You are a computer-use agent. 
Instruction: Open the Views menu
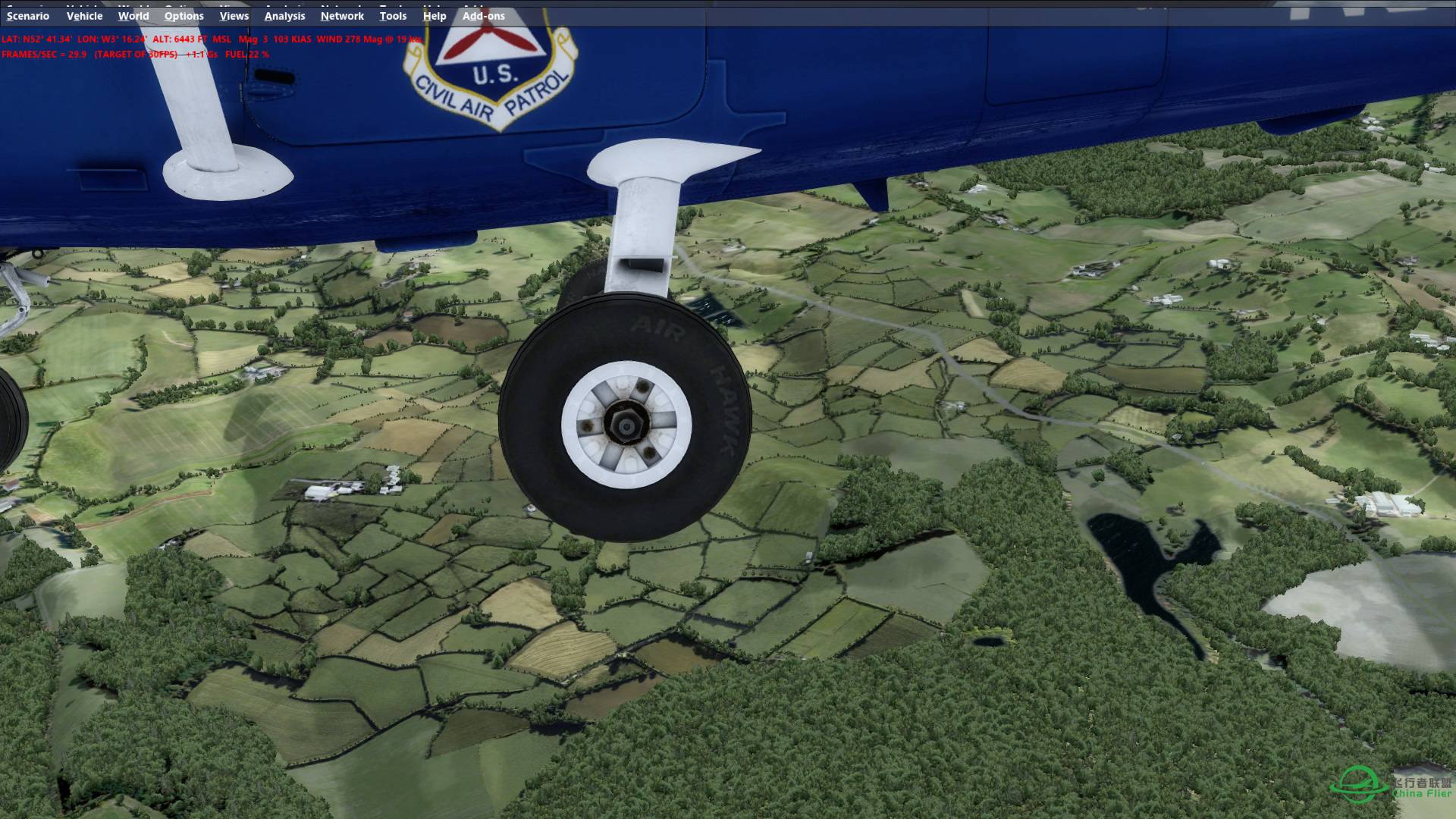click(234, 15)
